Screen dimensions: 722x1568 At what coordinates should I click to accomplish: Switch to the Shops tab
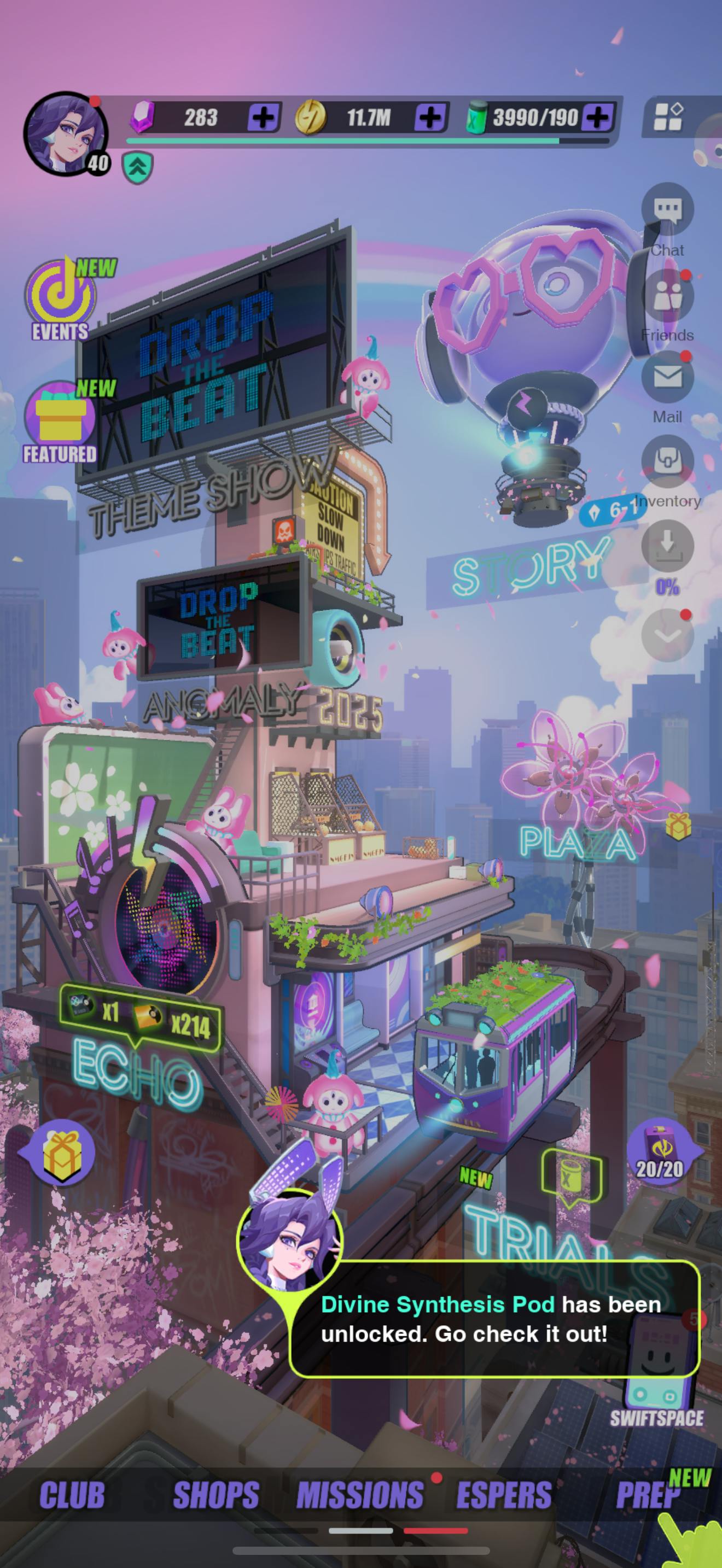pyautogui.click(x=216, y=1495)
